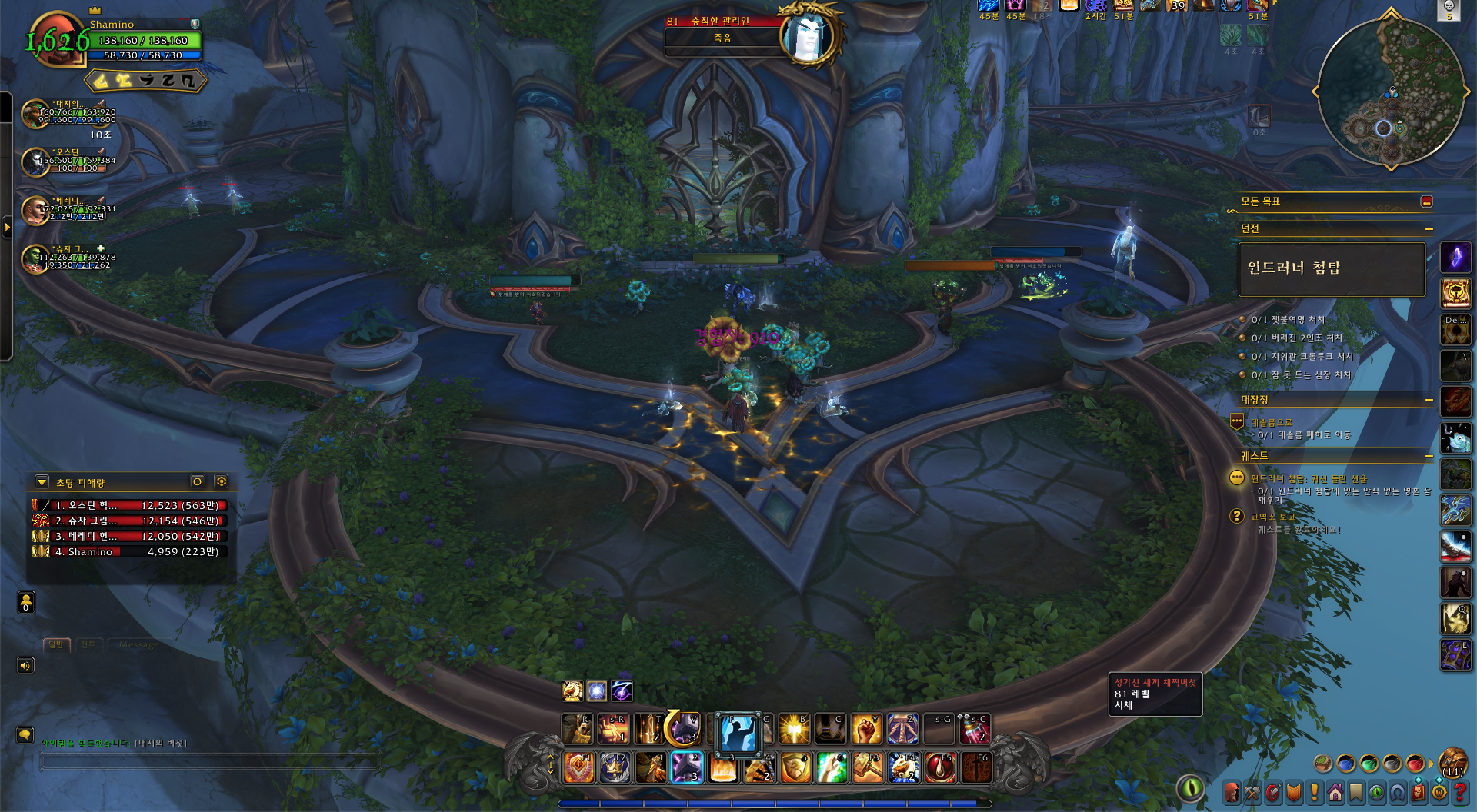Open the damage meter type dropdown arrow
Viewport: 1477px width, 812px height.
pos(42,482)
